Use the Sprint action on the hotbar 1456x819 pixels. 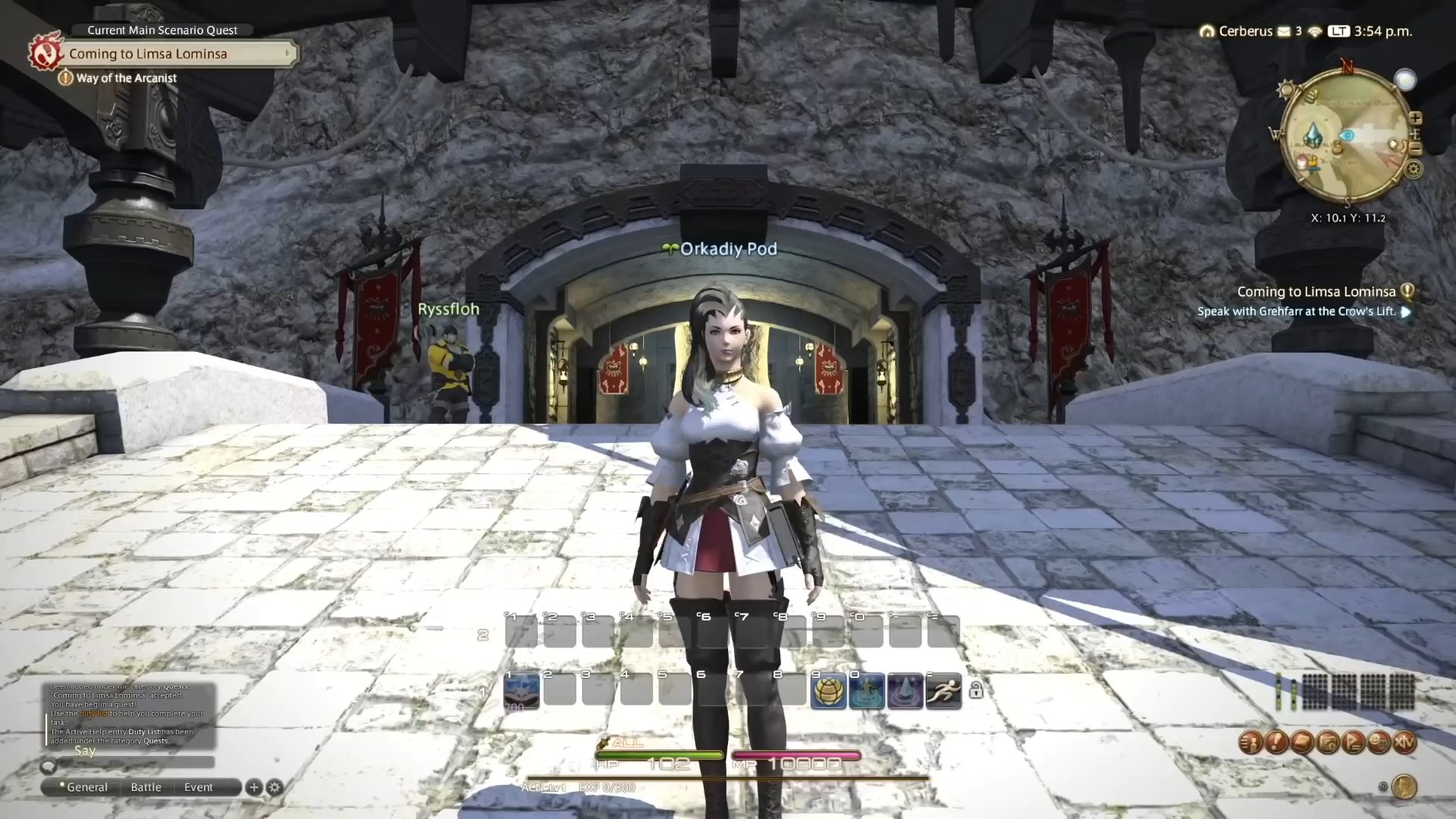[x=944, y=690]
